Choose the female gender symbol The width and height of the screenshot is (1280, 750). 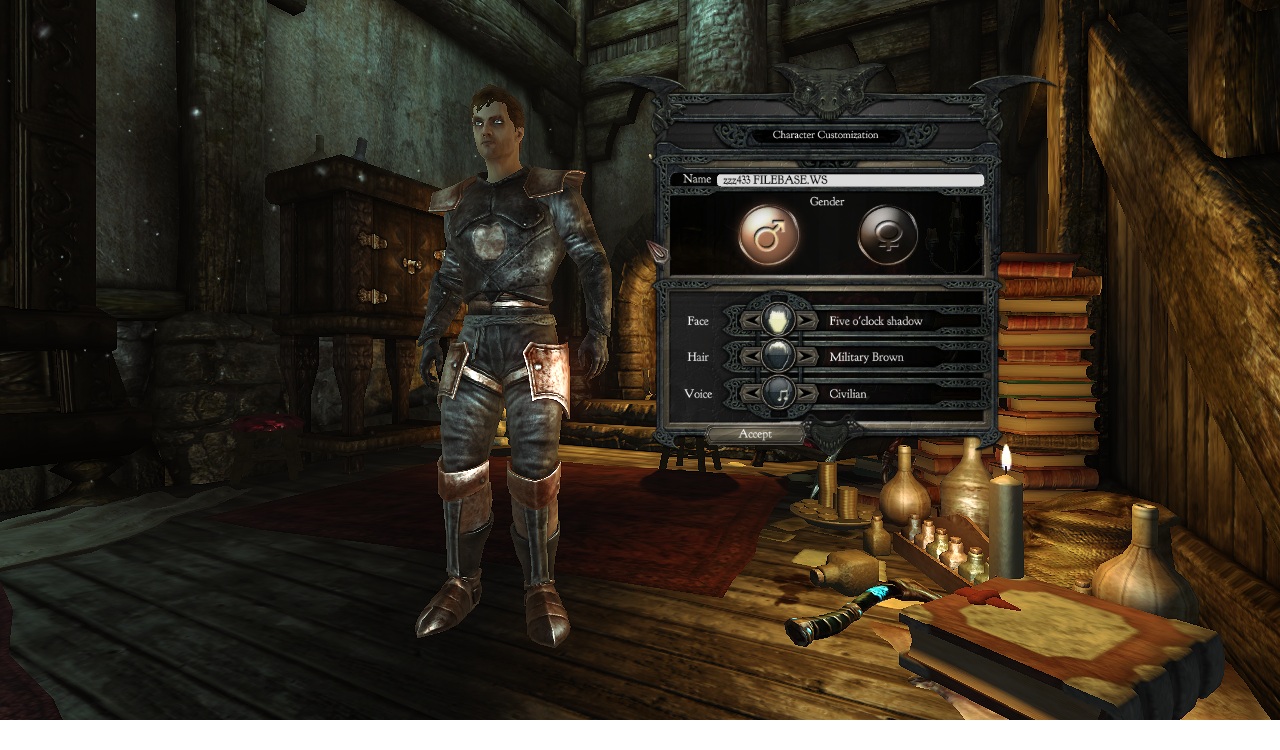point(887,236)
